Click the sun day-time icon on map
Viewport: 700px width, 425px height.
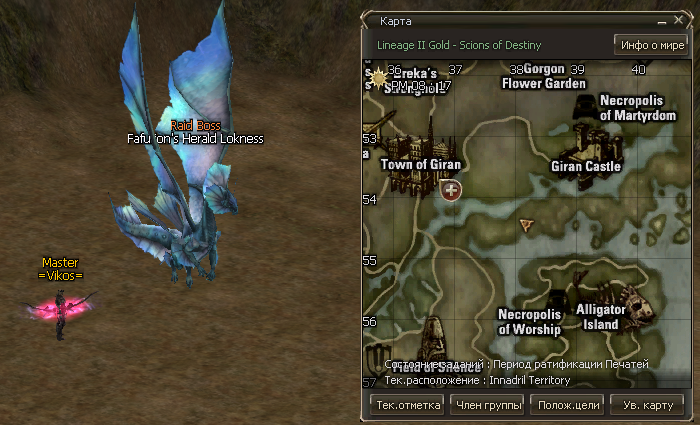[378, 76]
